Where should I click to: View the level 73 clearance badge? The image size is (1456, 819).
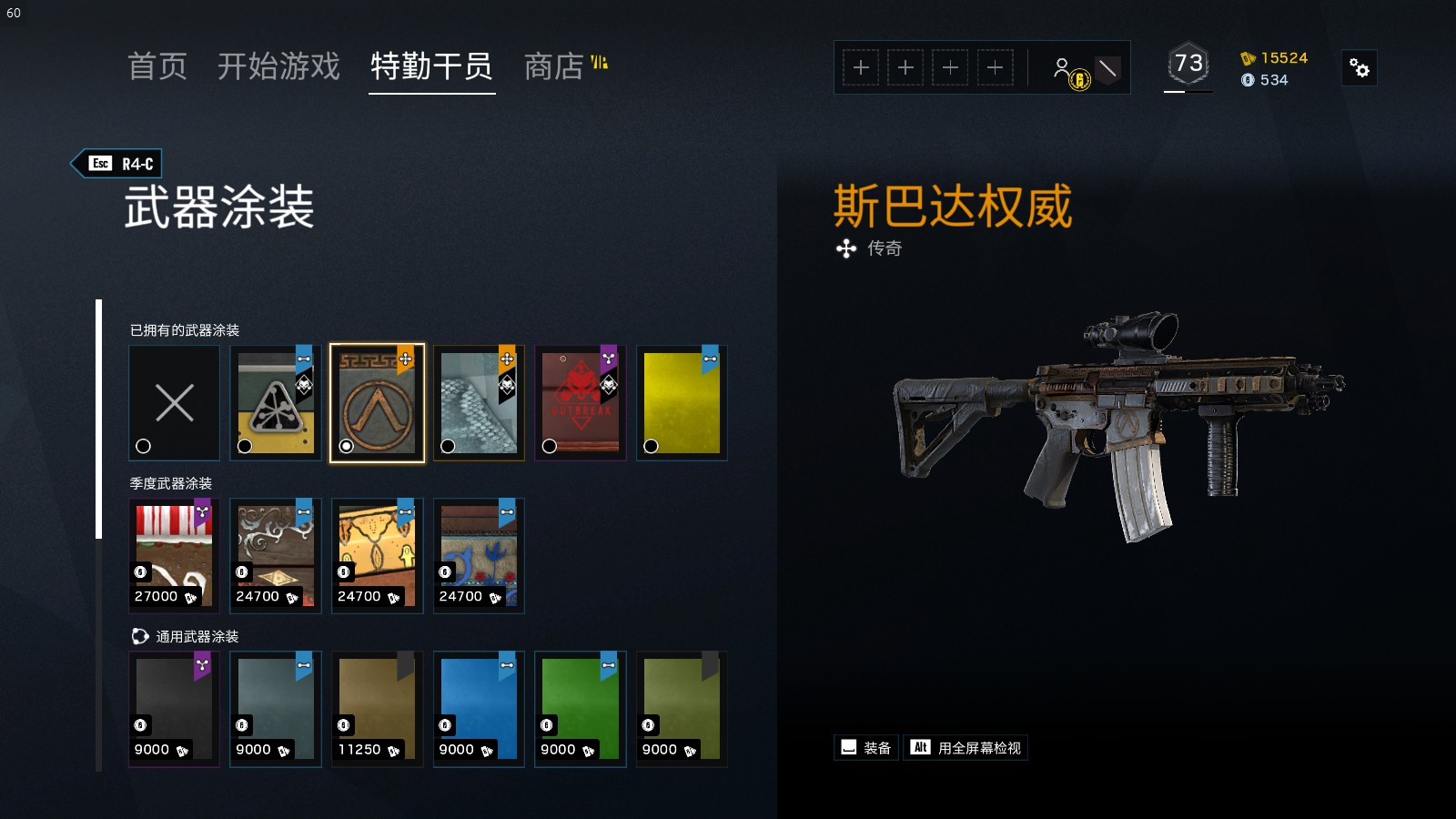(1188, 66)
